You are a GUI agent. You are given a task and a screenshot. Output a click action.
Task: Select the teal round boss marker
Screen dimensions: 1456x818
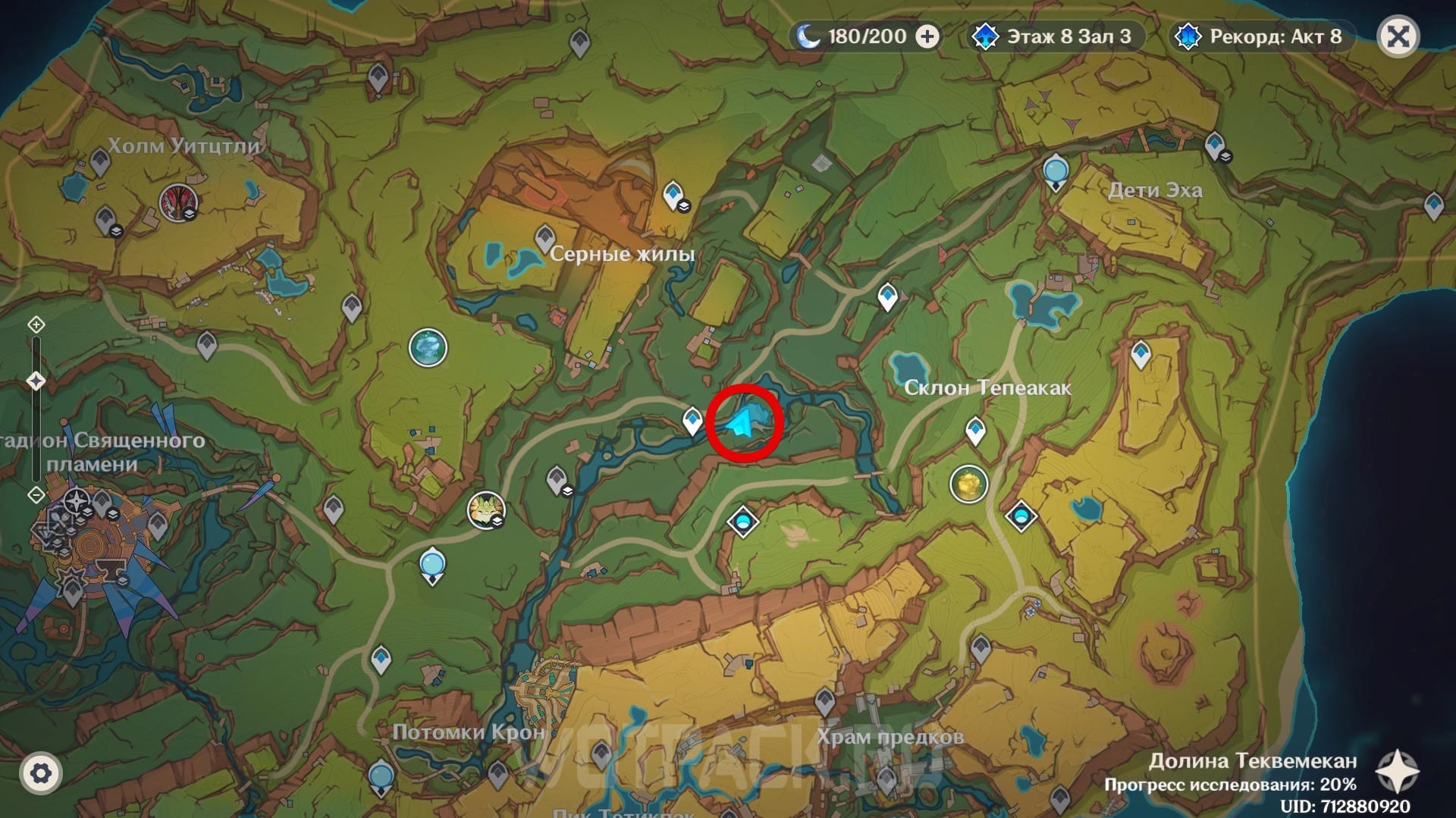coord(428,348)
